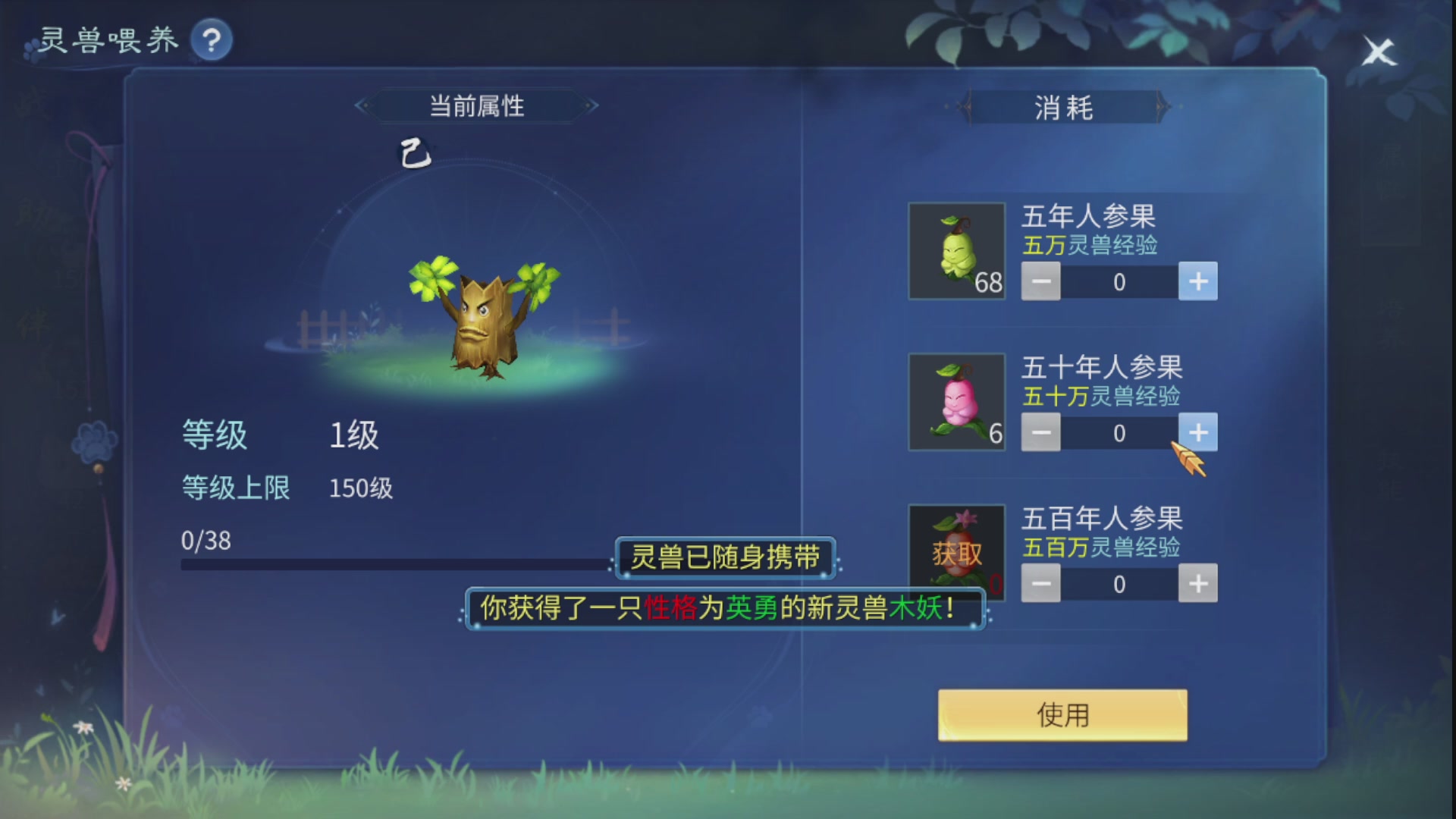Click the 五十年人参果 quantity input field
Viewport: 1456px width, 819px height.
point(1119,432)
